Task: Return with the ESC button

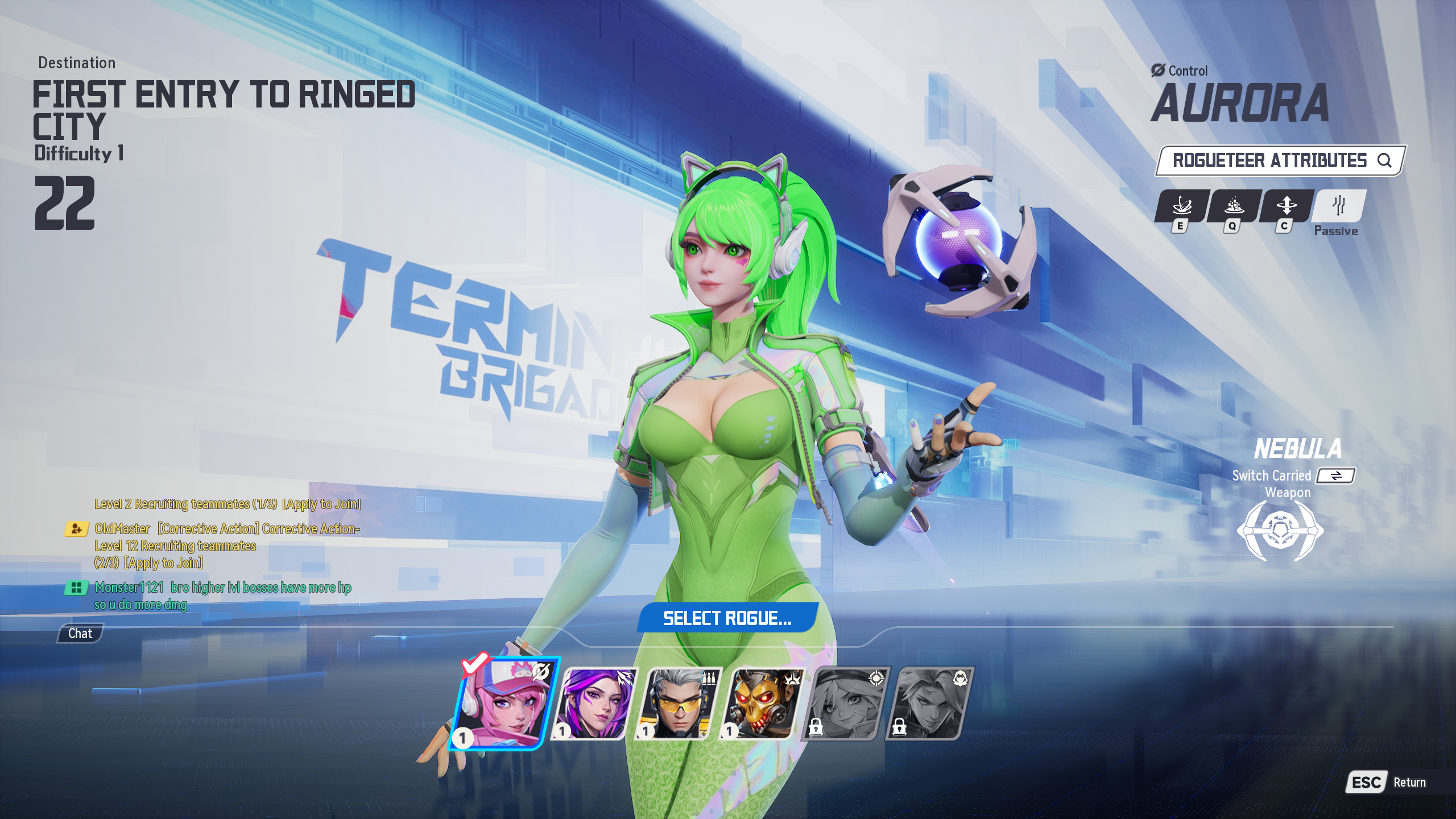Action: (1366, 783)
